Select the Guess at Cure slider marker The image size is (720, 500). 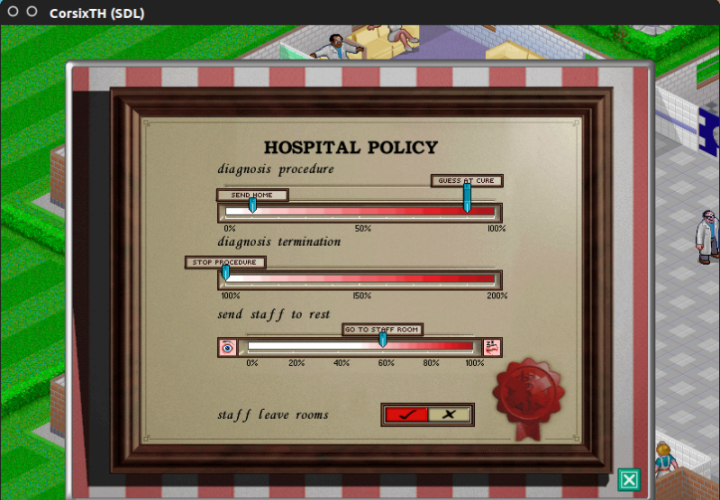click(467, 196)
